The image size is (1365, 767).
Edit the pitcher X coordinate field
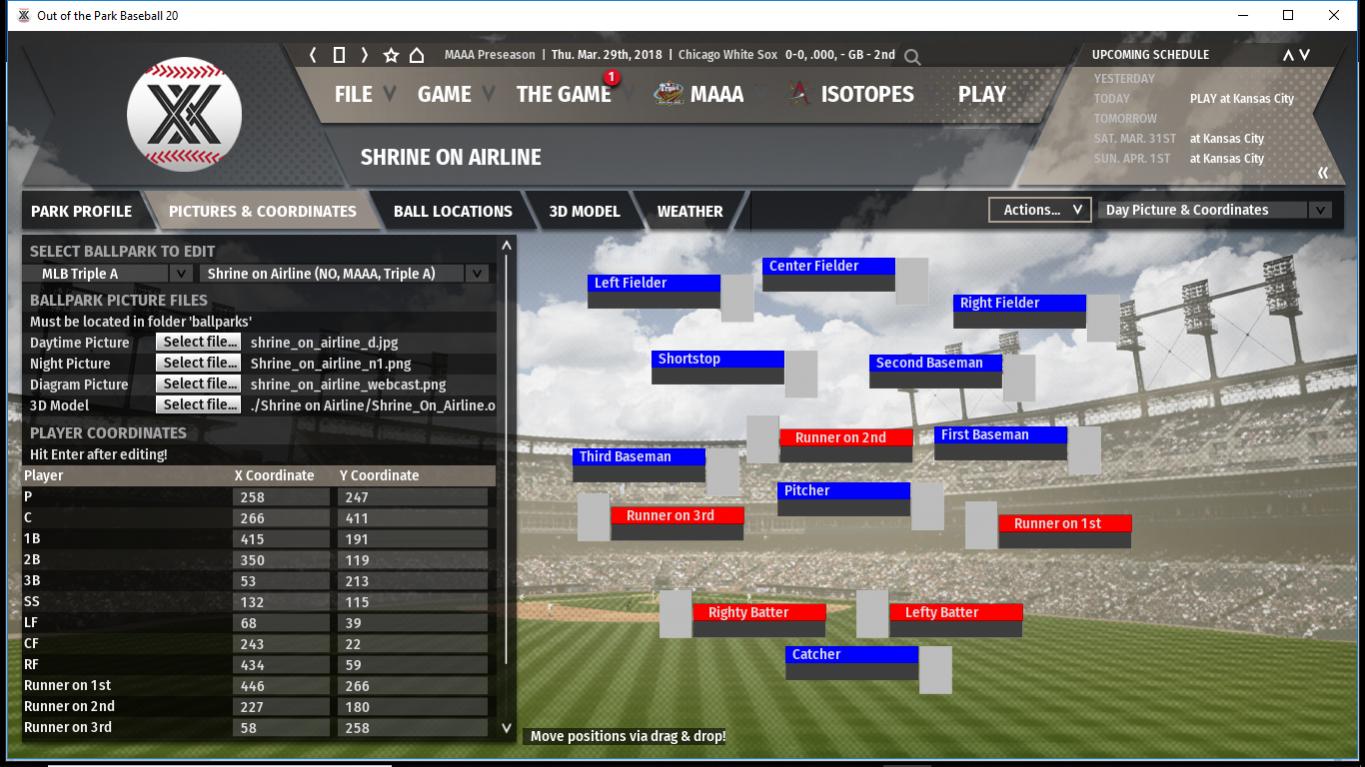[281, 497]
